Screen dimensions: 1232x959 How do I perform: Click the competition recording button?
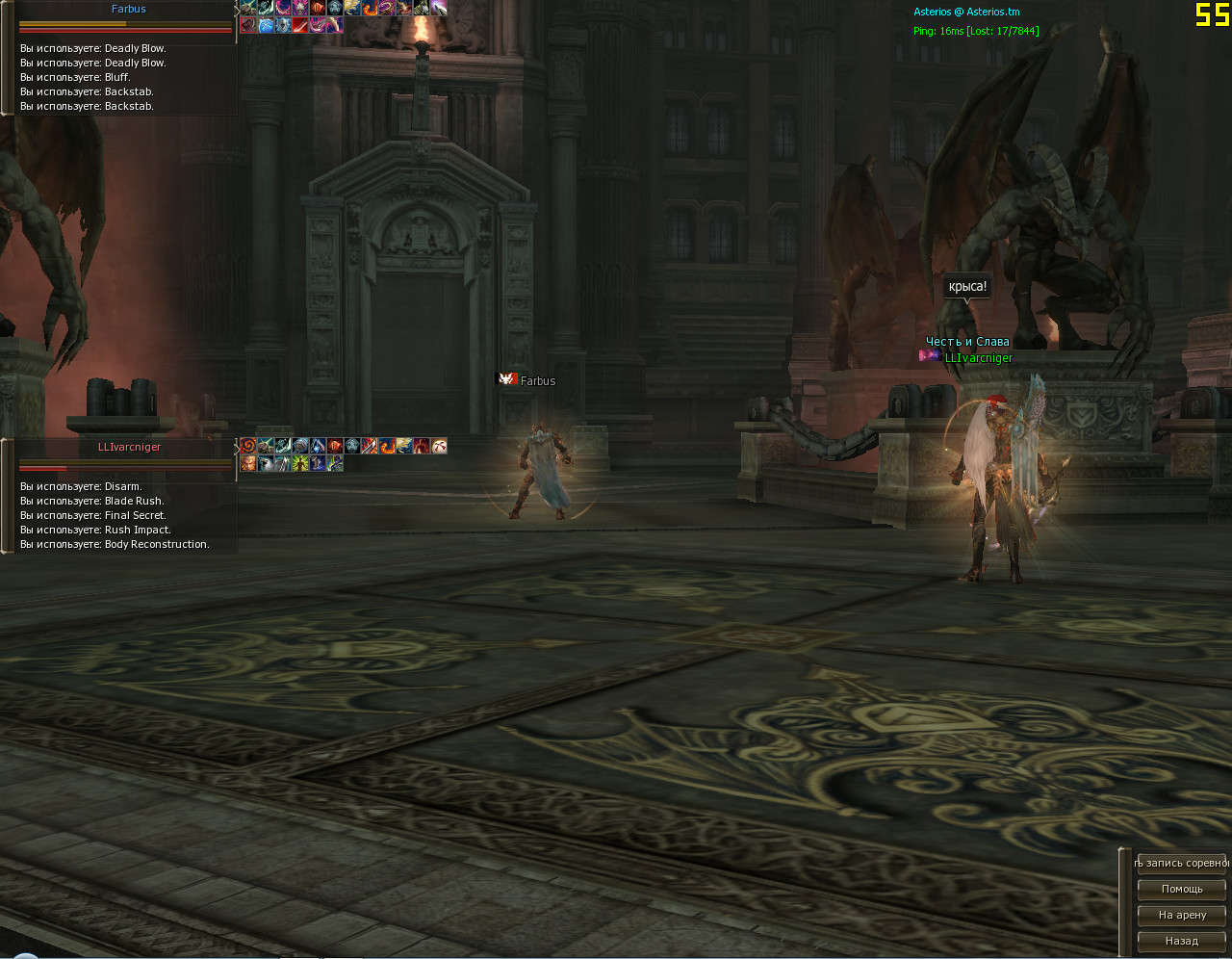1182,863
